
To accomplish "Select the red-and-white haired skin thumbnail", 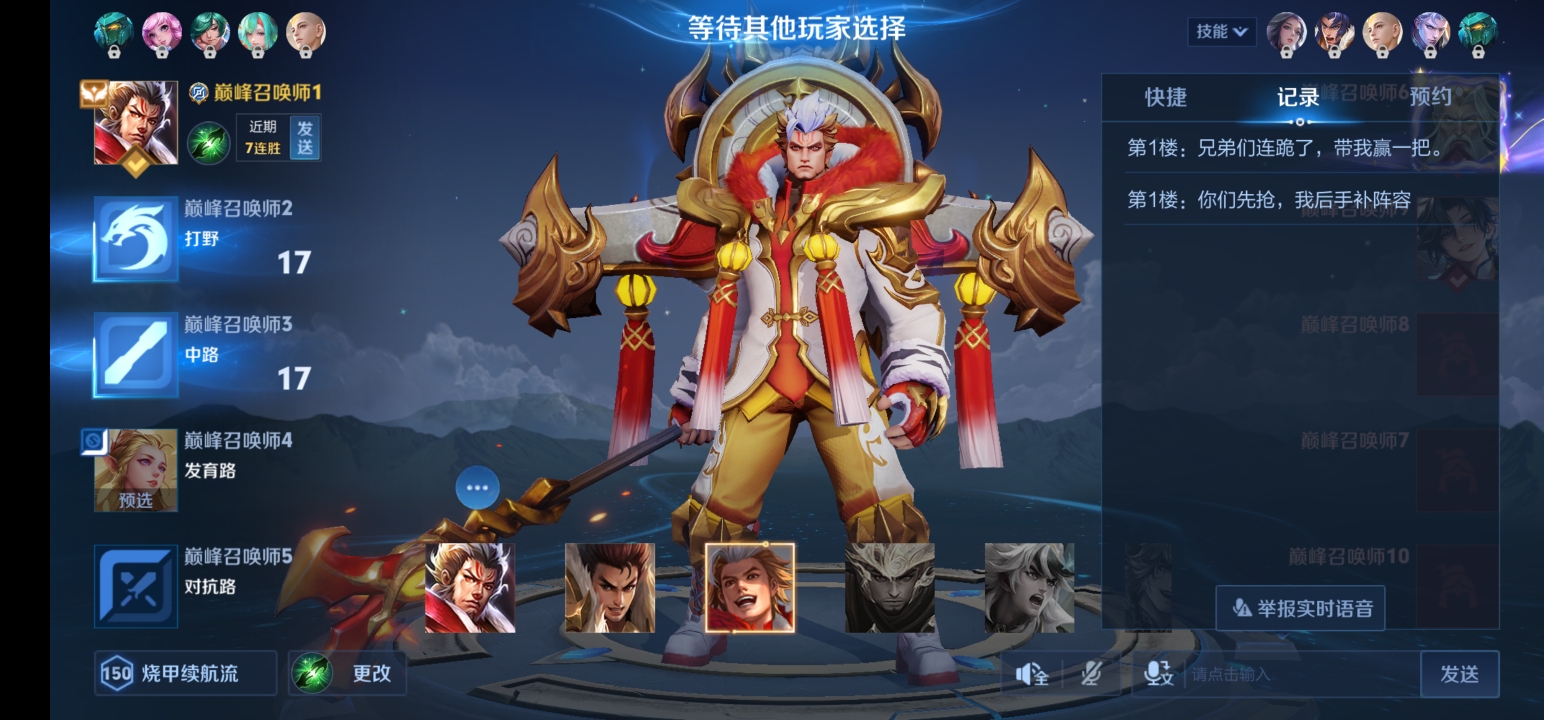I will point(470,588).
